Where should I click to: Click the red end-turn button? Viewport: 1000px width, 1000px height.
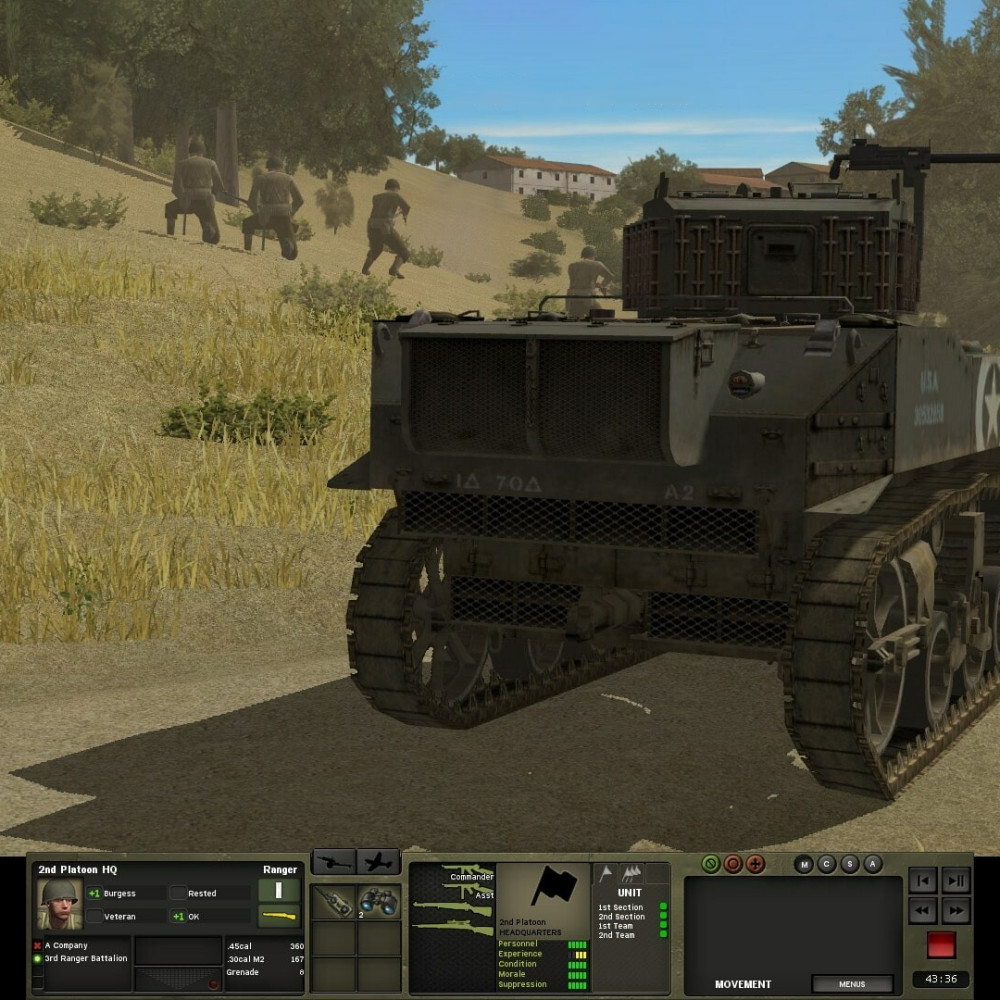pyautogui.click(x=941, y=945)
